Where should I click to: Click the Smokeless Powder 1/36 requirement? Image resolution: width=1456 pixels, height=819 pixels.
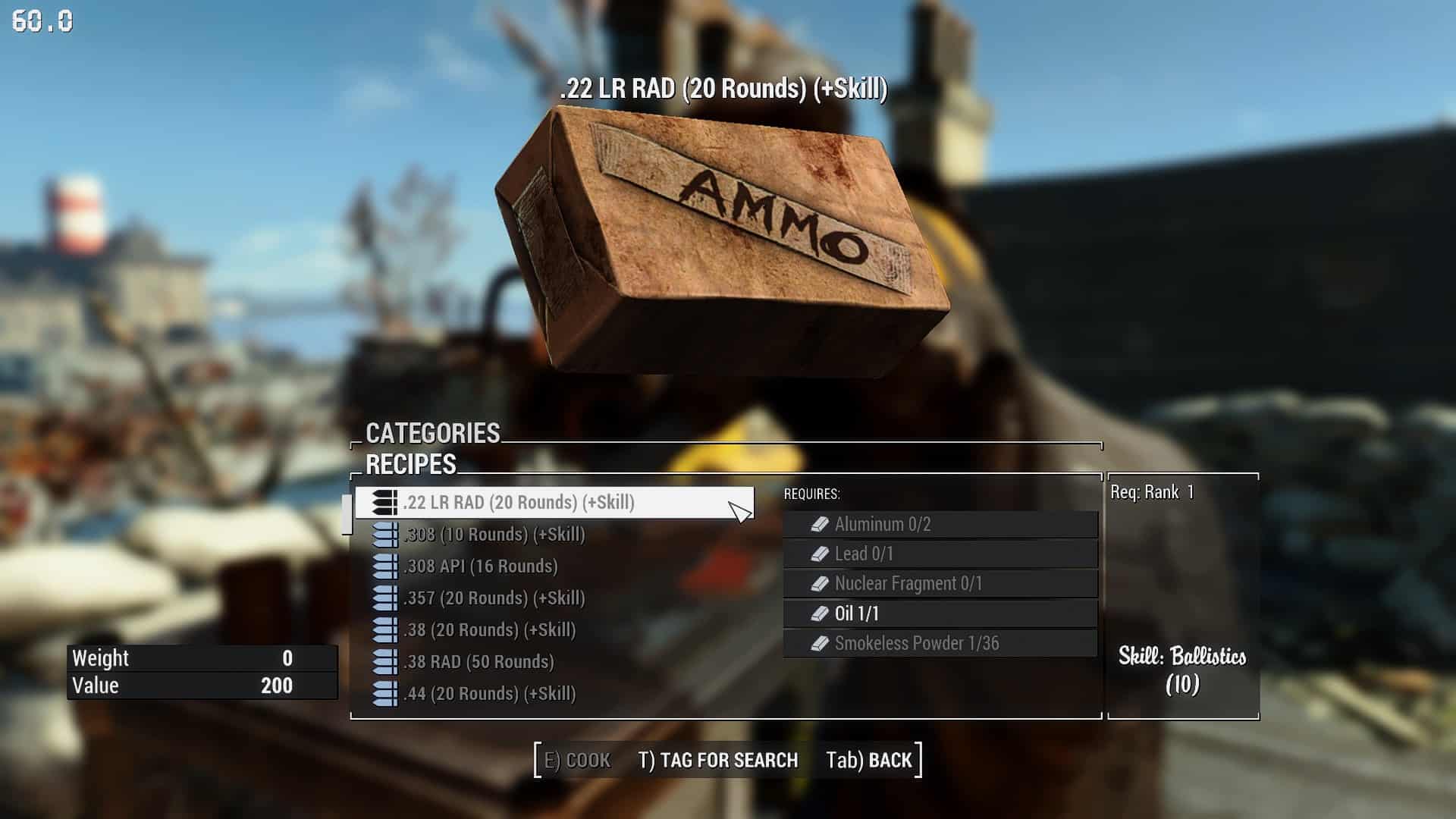(x=940, y=643)
